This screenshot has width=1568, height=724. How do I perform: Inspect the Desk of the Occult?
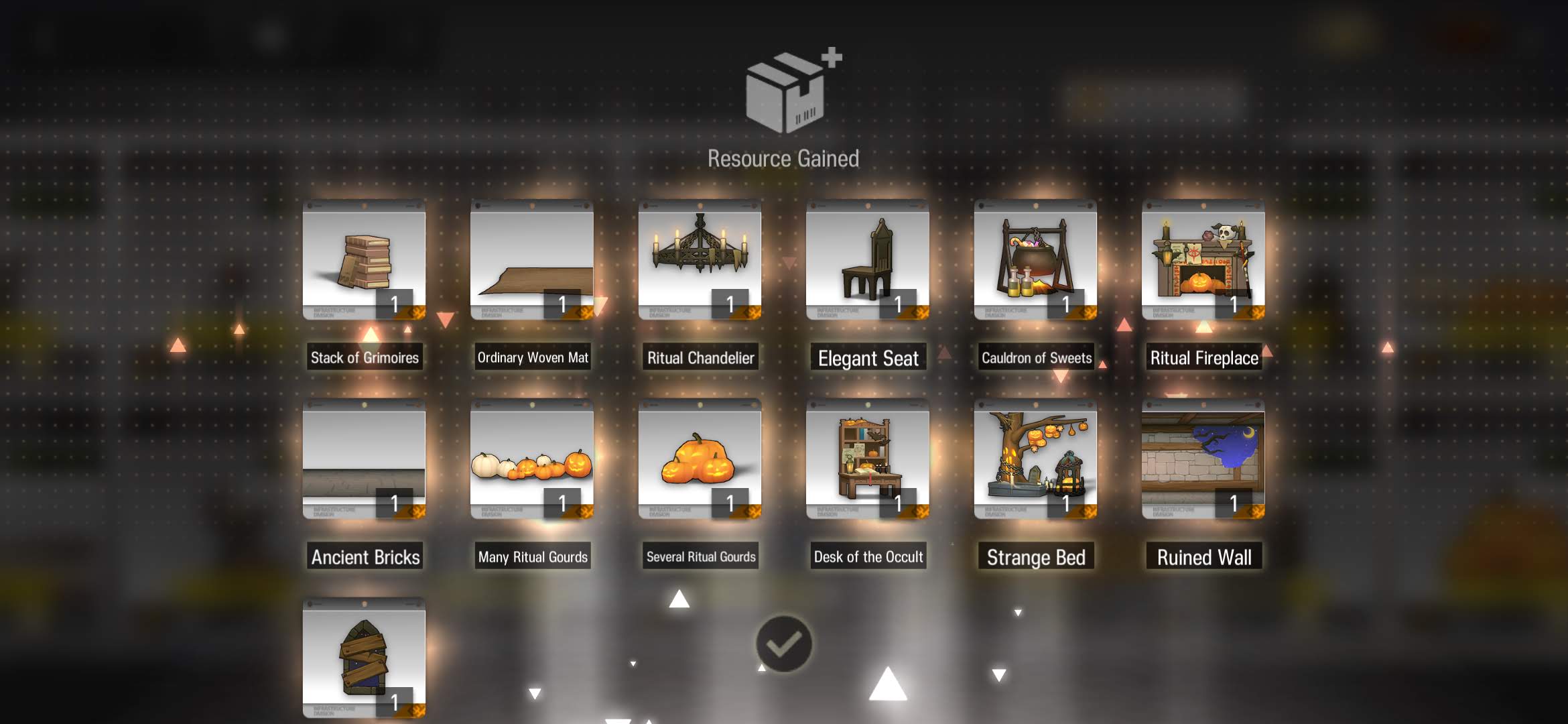coord(867,459)
